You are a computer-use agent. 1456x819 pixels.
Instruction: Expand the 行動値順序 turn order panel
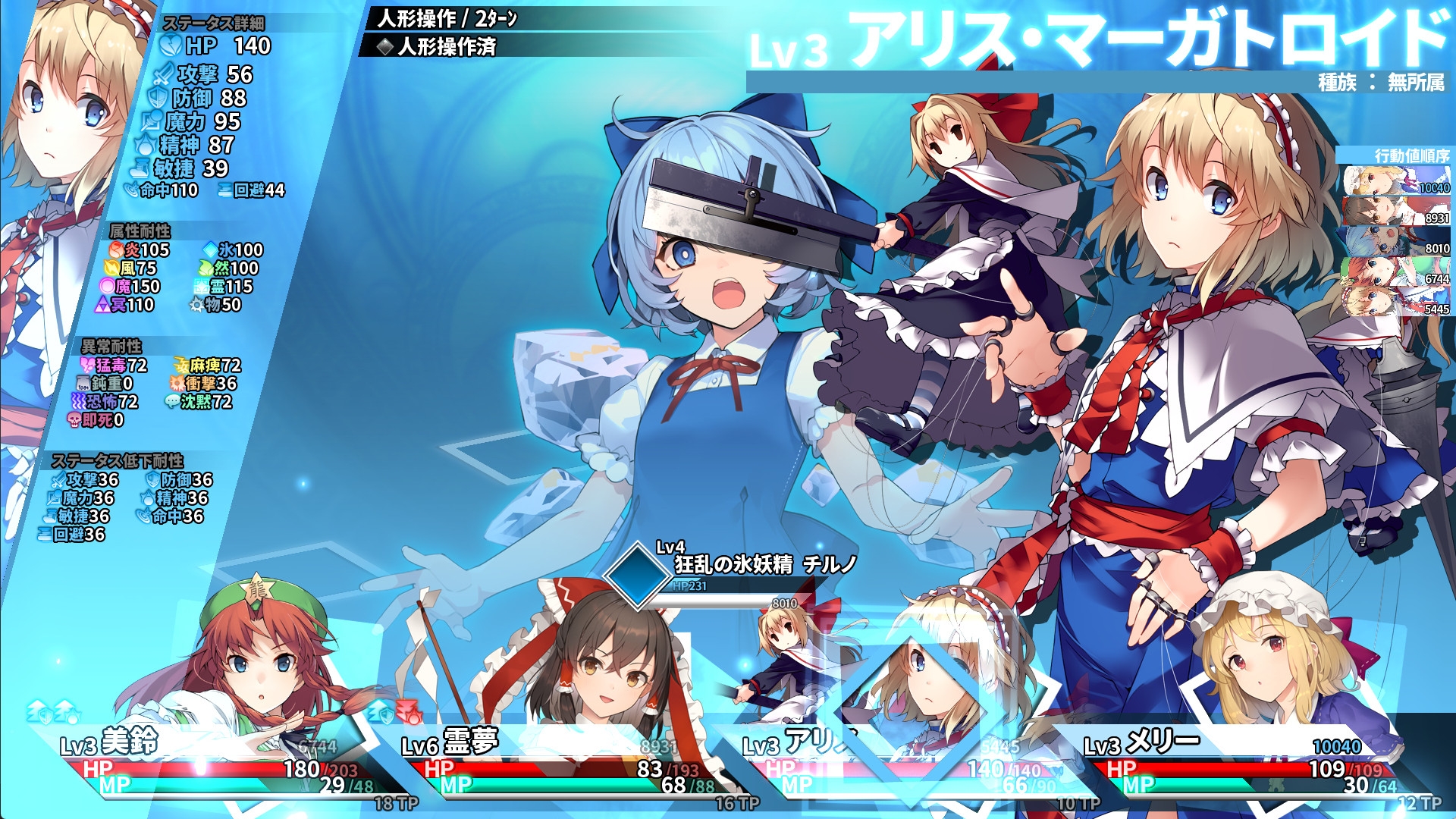point(1410,156)
